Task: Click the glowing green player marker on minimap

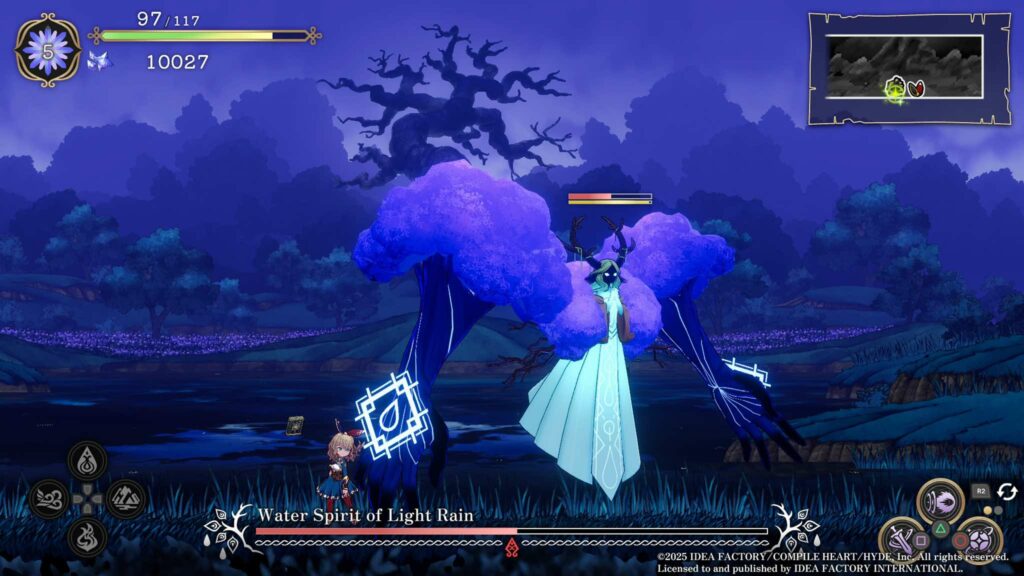Action: (895, 90)
